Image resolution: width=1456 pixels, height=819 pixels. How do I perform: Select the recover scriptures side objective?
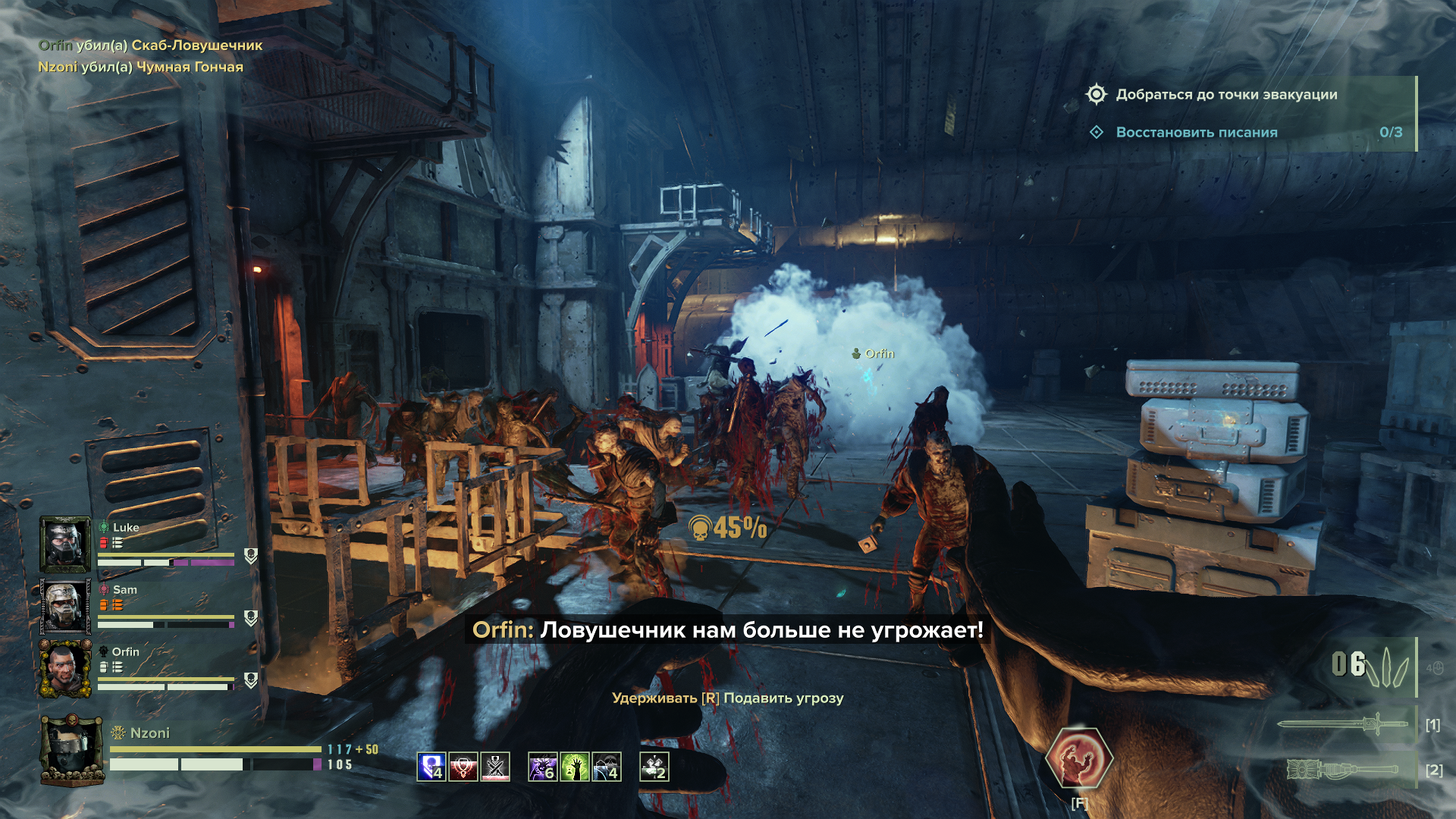click(x=1196, y=133)
